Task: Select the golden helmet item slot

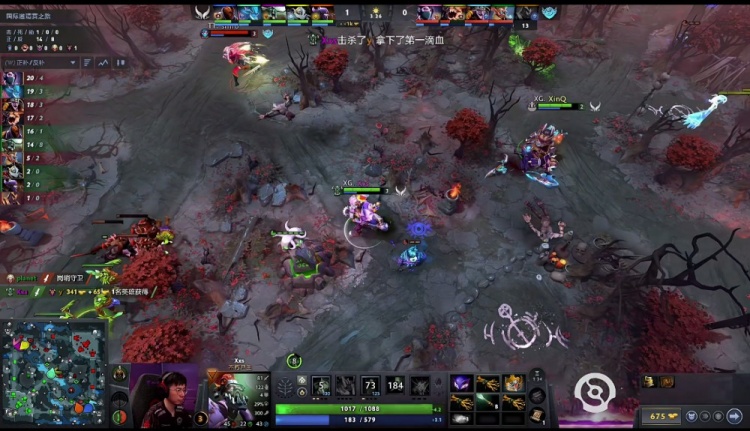Action: 513,383
